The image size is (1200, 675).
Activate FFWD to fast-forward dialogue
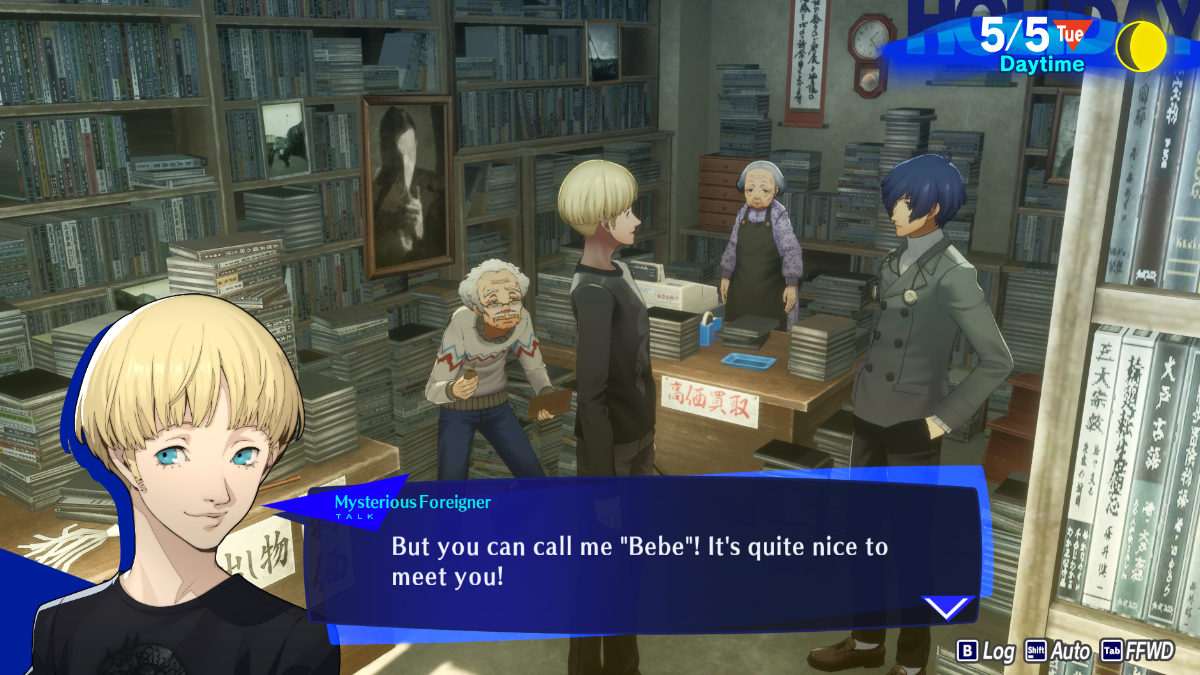point(1138,651)
